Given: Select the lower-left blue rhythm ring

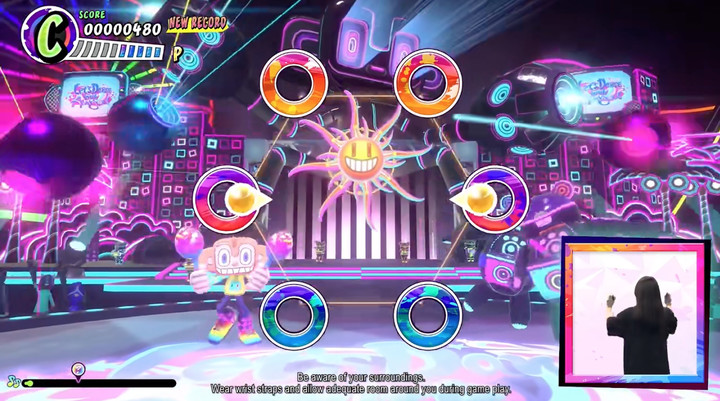Looking at the screenshot, I should coord(294,315).
